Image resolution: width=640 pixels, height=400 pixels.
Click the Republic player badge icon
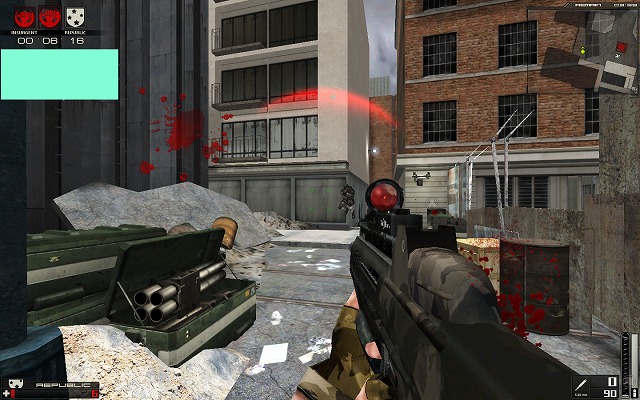pyautogui.click(x=16, y=384)
